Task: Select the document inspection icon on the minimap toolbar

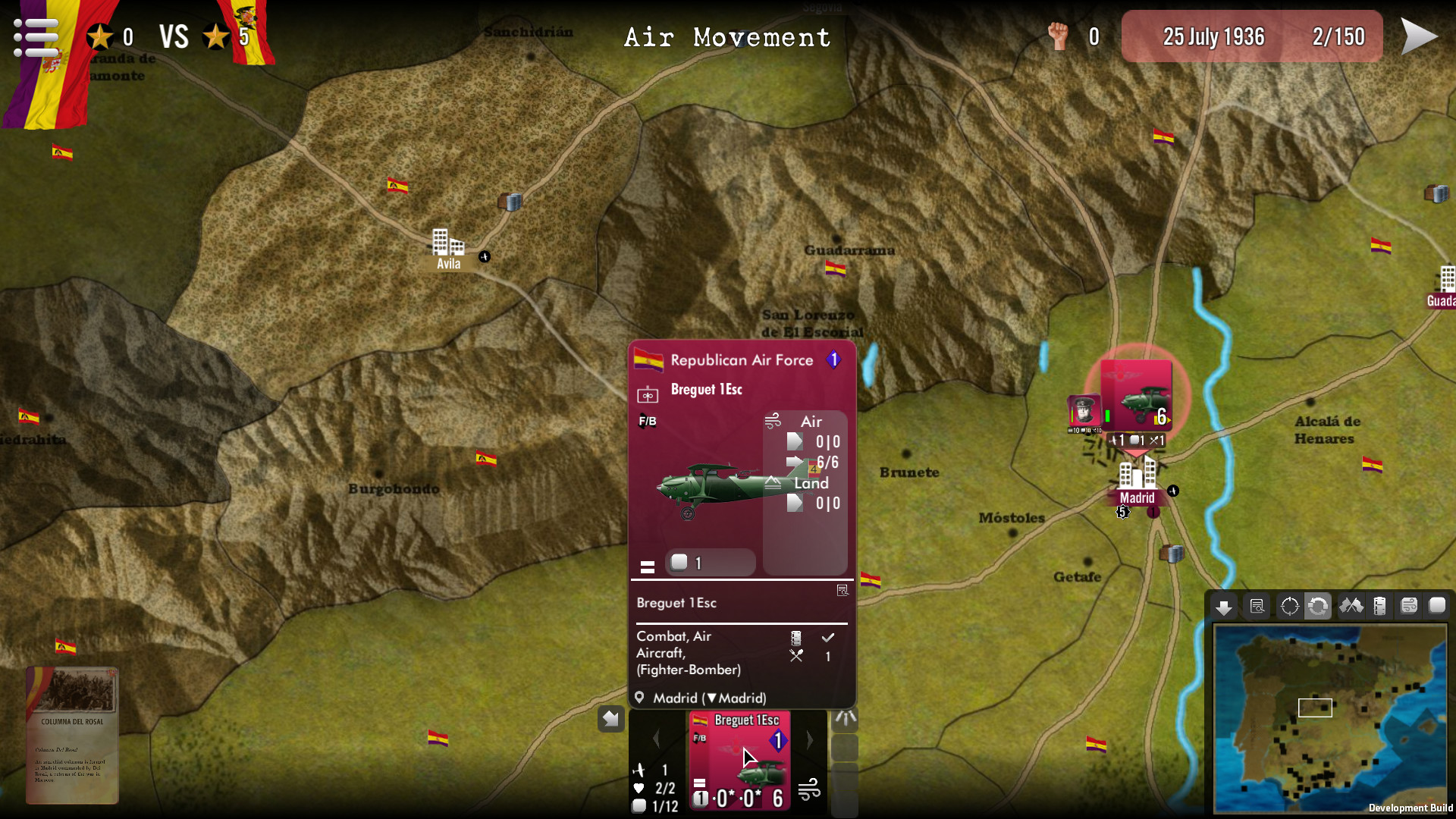Action: click(1257, 607)
